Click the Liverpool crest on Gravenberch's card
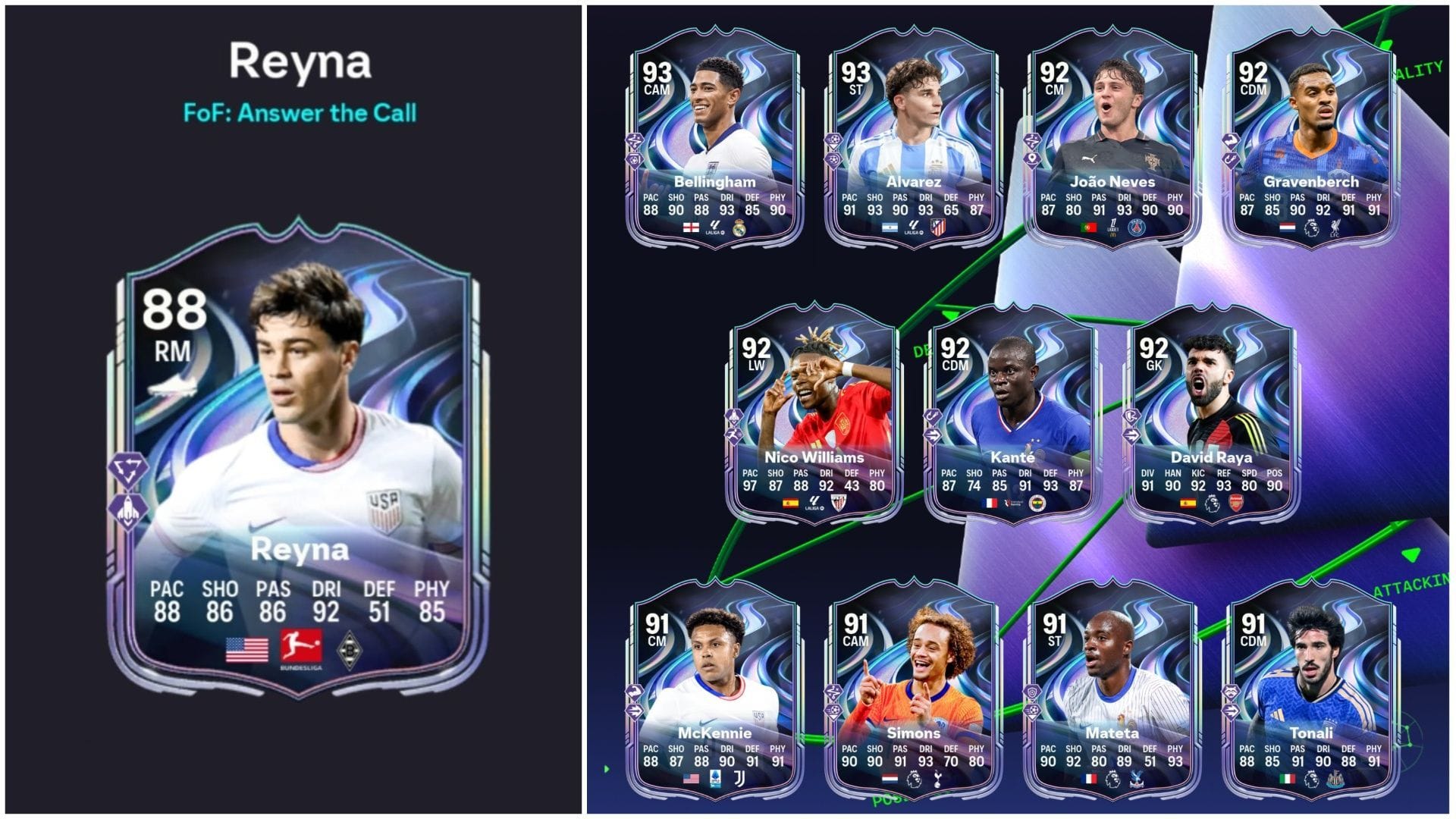 1335,227
